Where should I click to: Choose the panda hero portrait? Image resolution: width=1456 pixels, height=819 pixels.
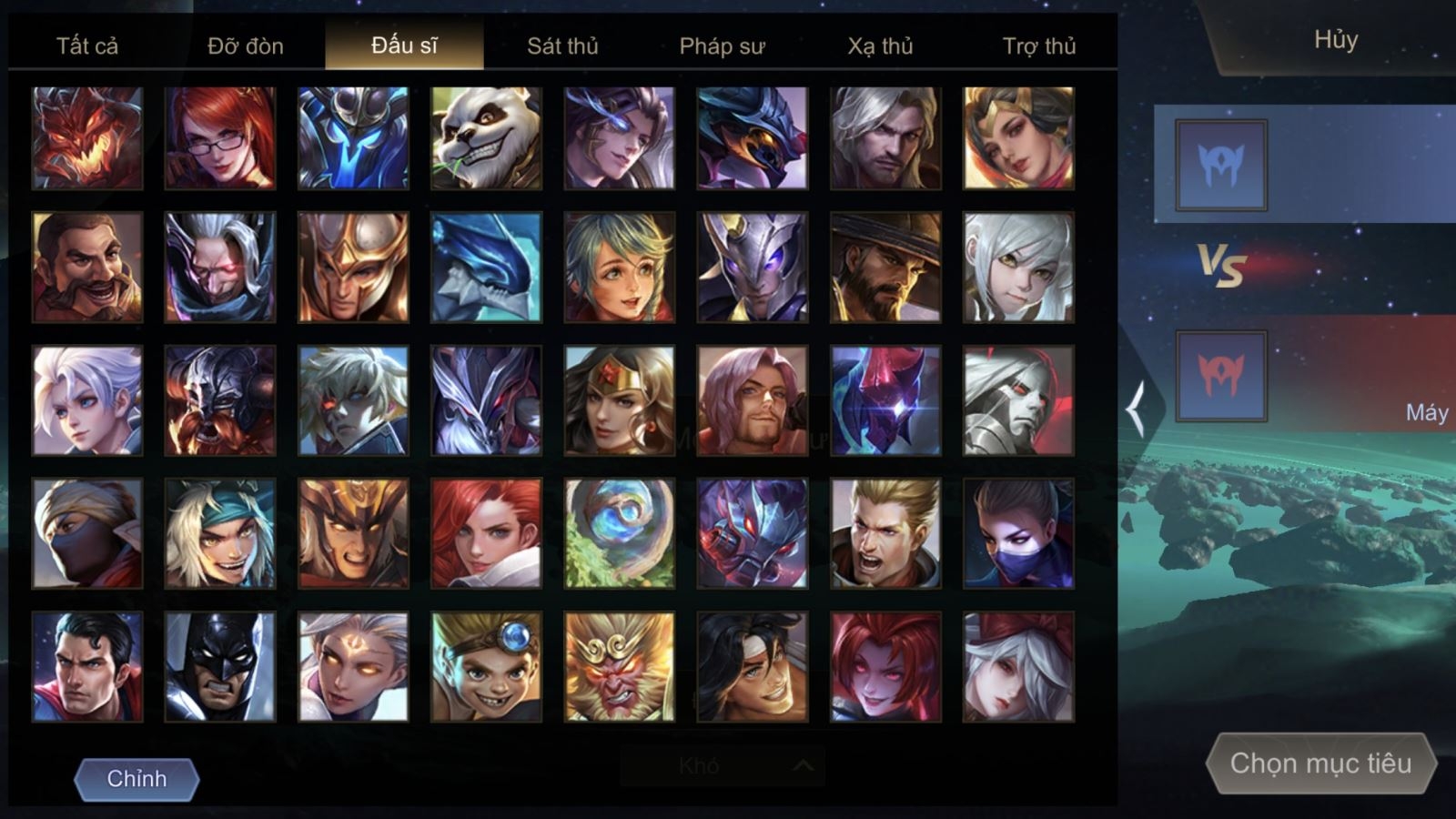coord(486,138)
